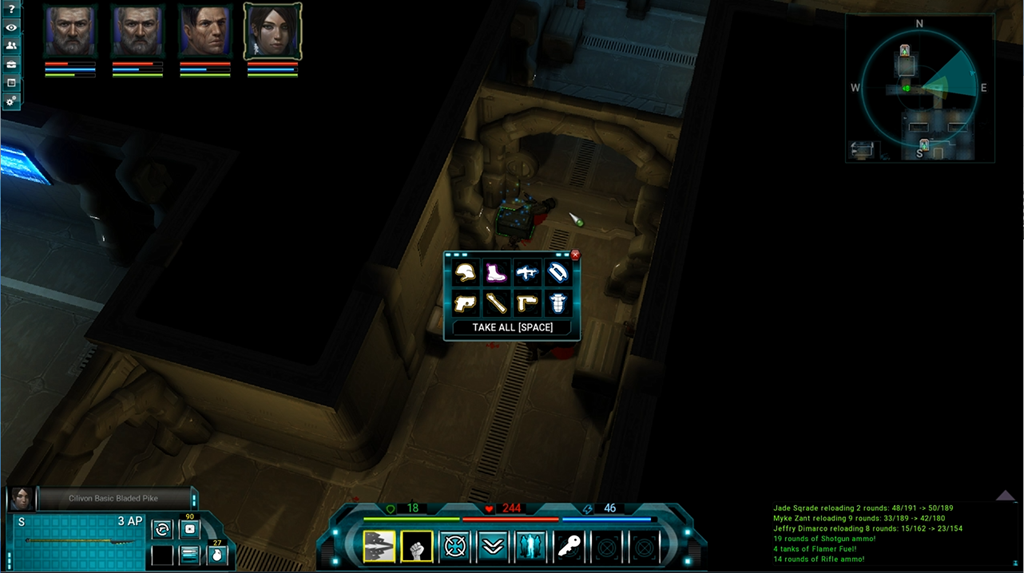Click the circular minimap
The width and height of the screenshot is (1024, 573).
point(919,88)
